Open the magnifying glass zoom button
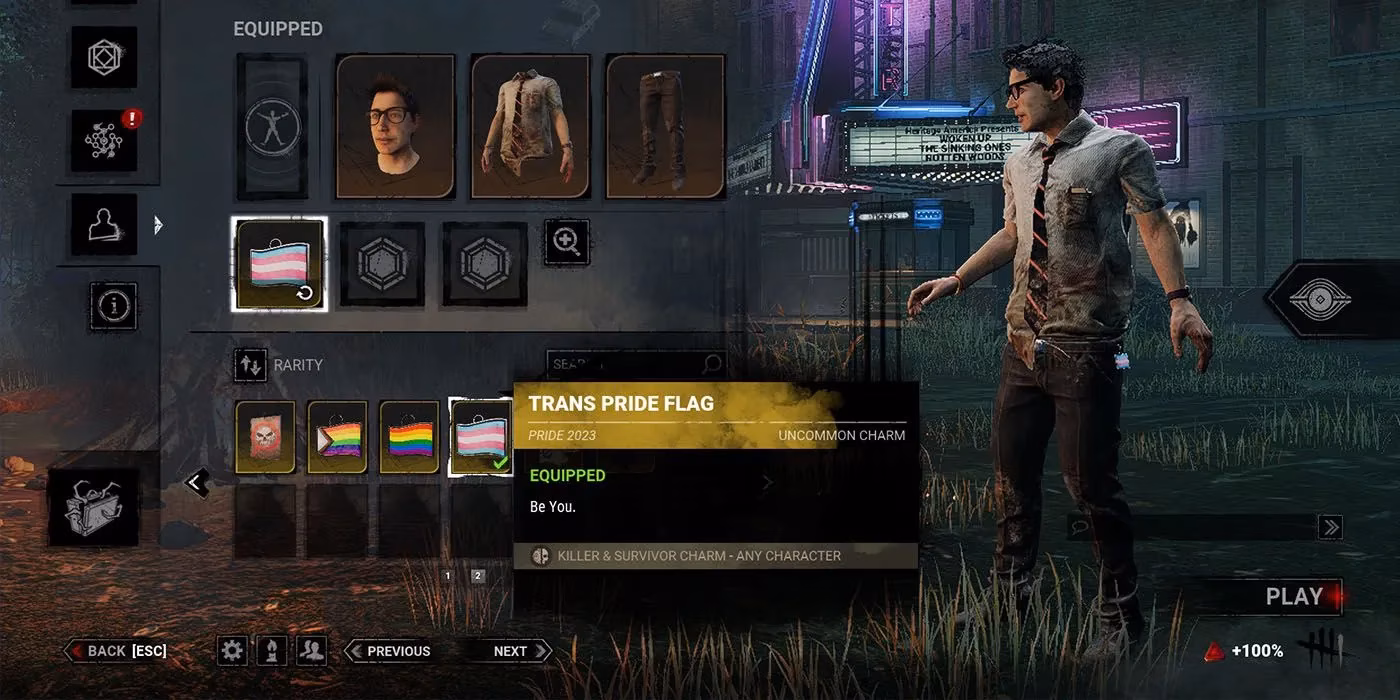 tap(567, 242)
